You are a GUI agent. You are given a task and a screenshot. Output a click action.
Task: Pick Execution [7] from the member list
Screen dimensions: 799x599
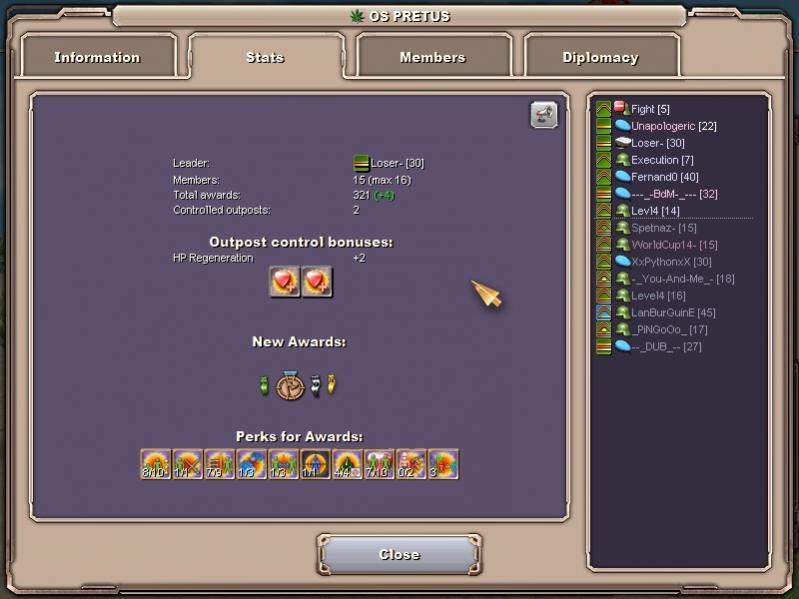661,160
